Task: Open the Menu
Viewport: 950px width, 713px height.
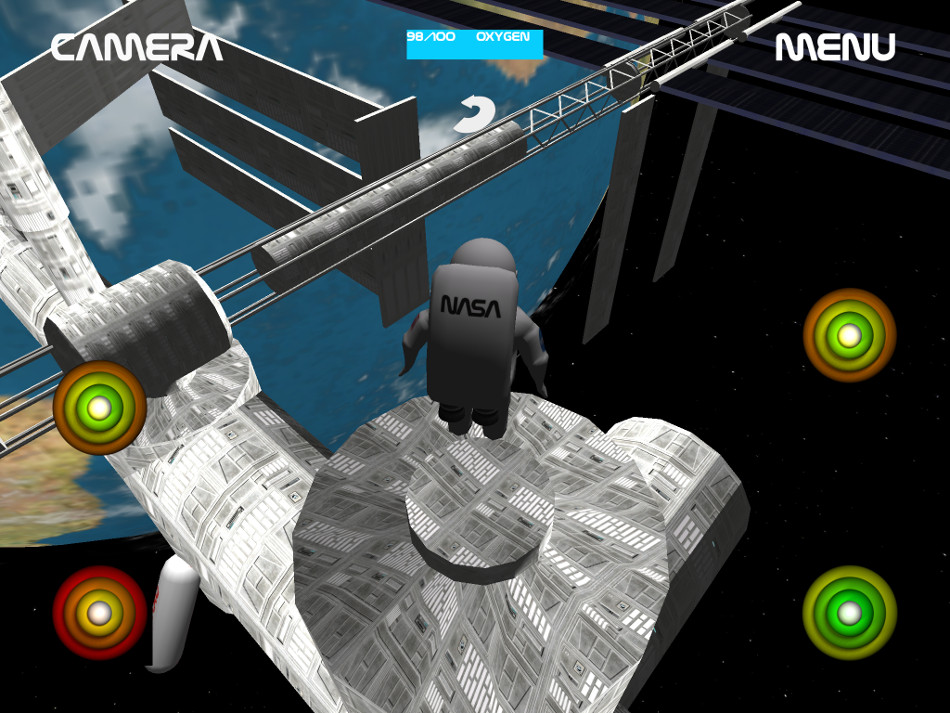Action: pyautogui.click(x=835, y=47)
